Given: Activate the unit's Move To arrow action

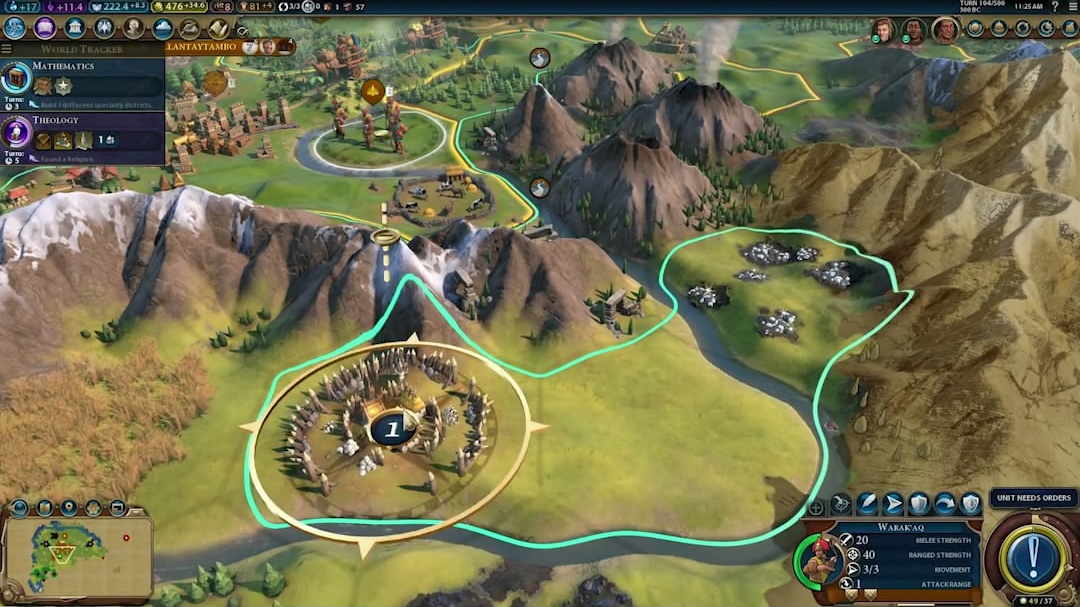Looking at the screenshot, I should pyautogui.click(x=893, y=504).
